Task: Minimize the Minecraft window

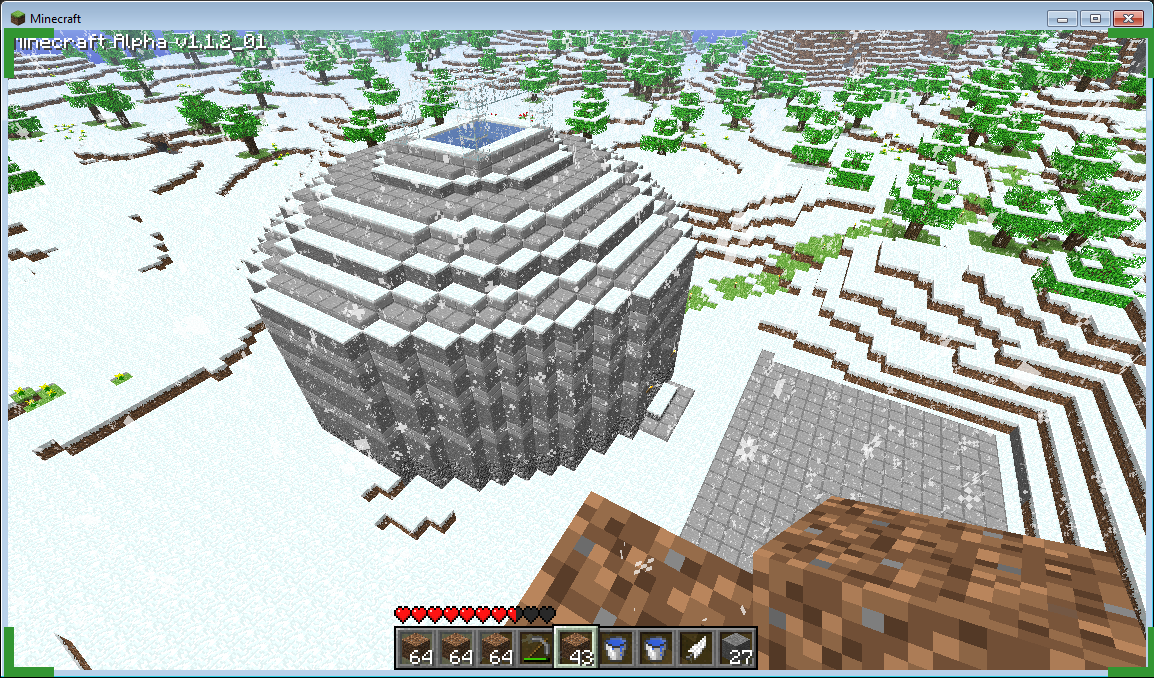Action: pyautogui.click(x=1062, y=19)
